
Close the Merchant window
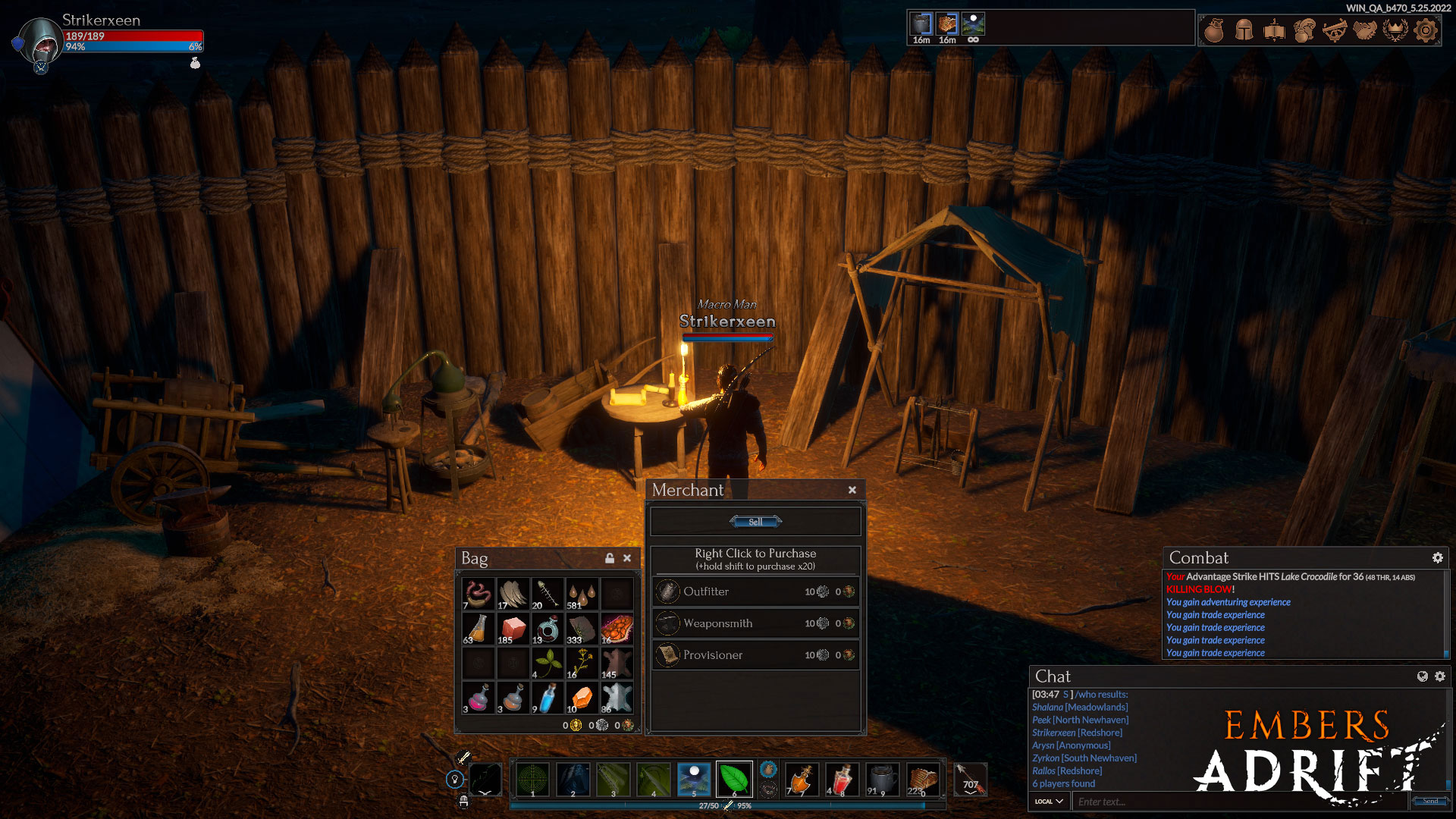(x=852, y=490)
